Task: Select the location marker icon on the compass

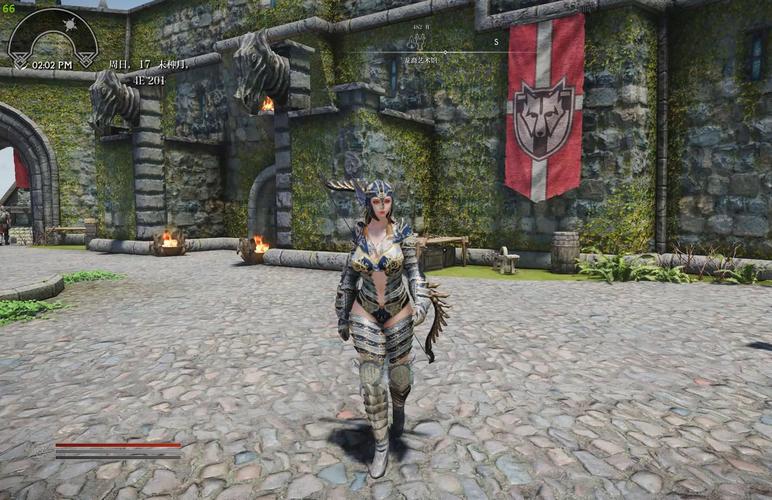Action: click(x=416, y=41)
